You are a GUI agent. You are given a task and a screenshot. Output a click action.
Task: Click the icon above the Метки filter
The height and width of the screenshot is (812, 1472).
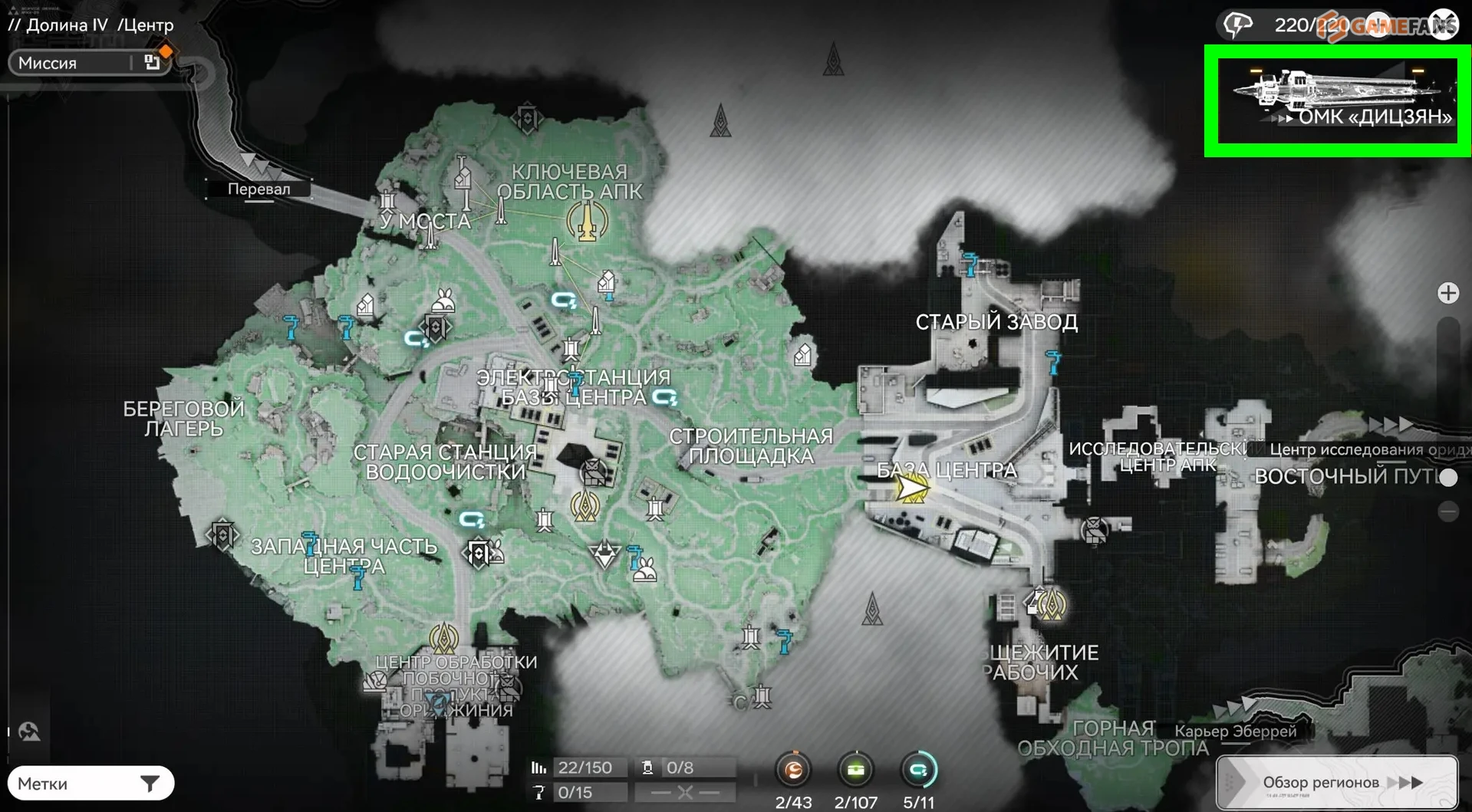pyautogui.click(x=29, y=731)
